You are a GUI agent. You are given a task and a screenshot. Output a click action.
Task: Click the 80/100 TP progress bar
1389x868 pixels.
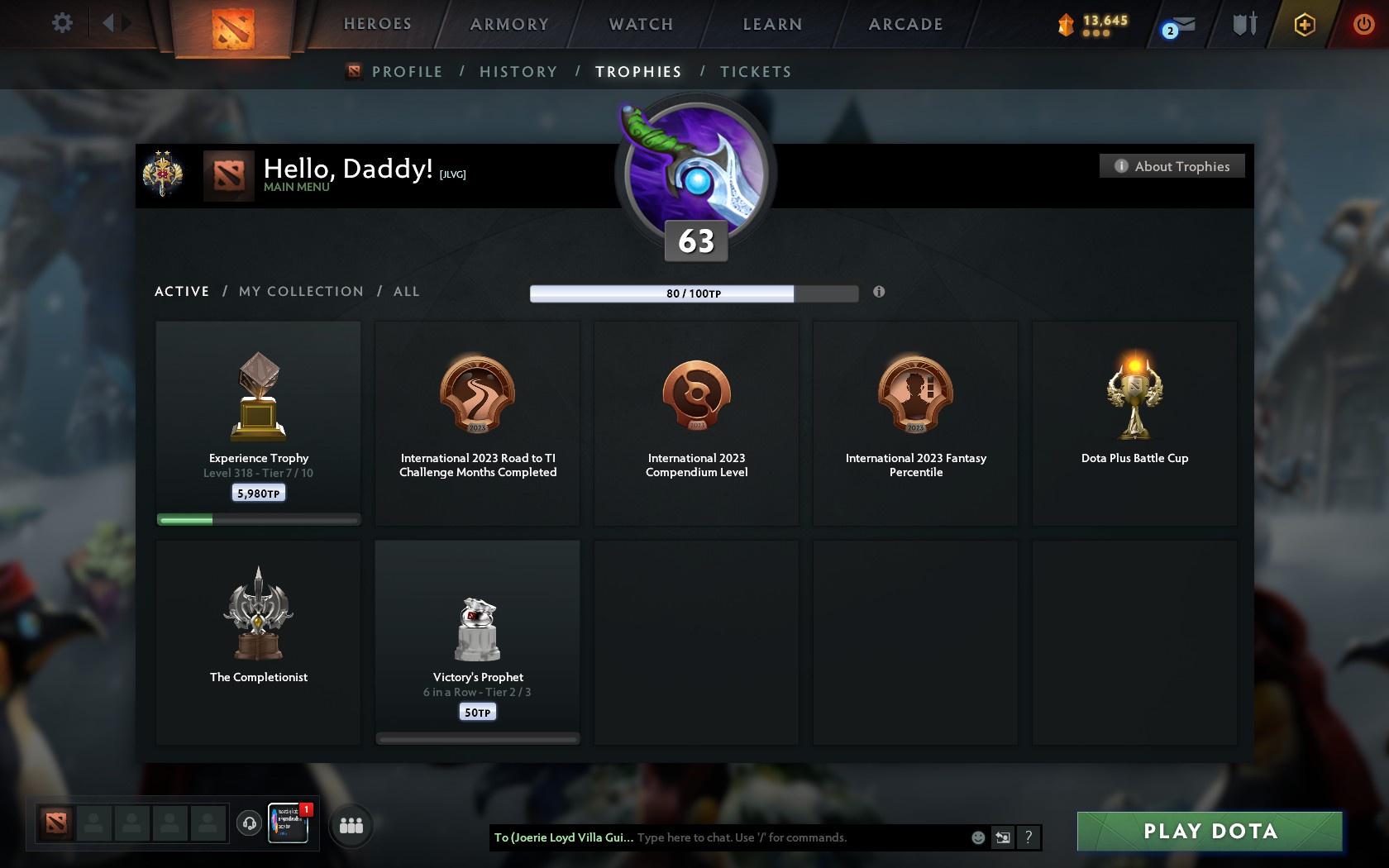694,293
